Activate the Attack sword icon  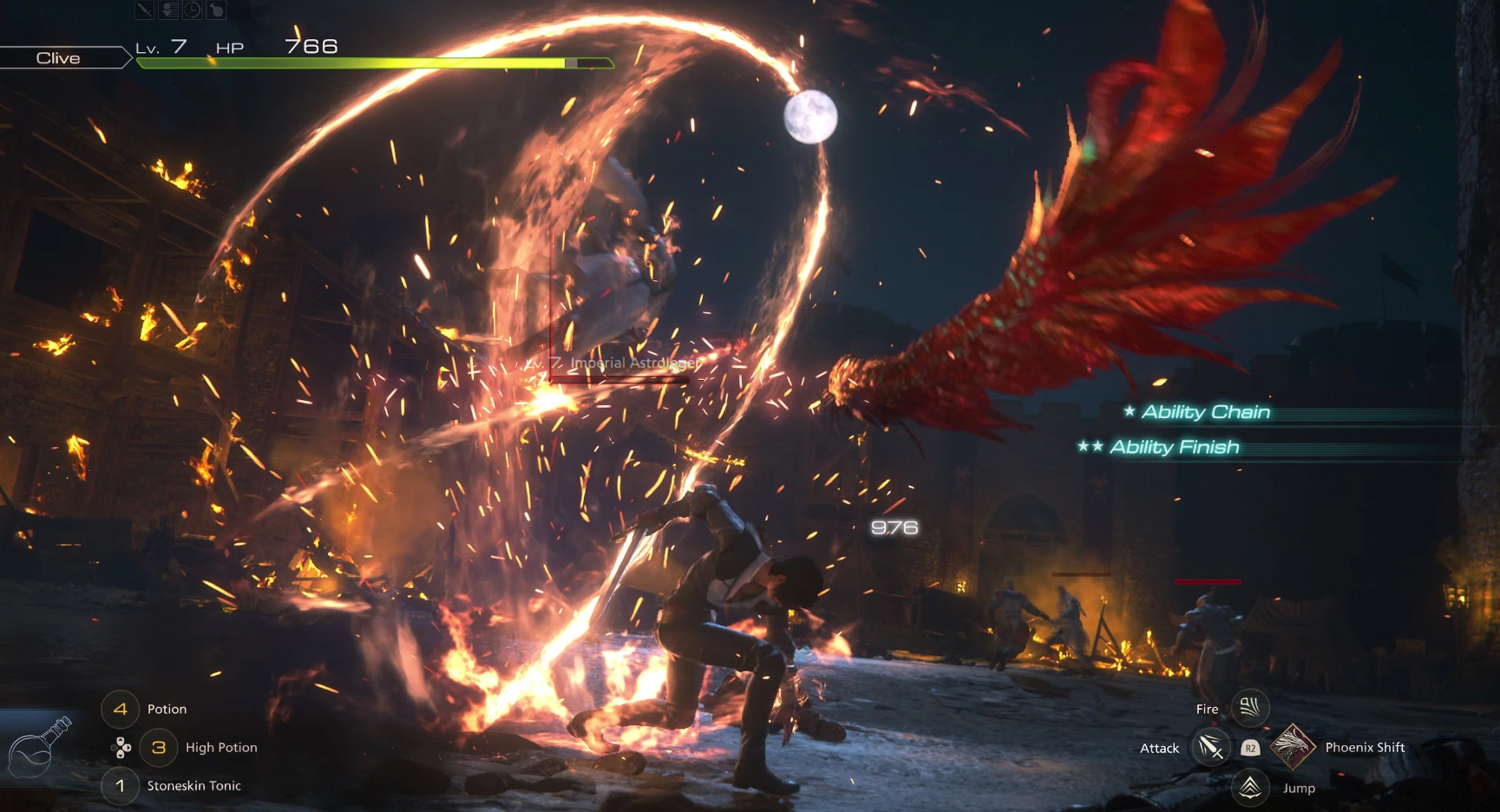[x=1210, y=747]
